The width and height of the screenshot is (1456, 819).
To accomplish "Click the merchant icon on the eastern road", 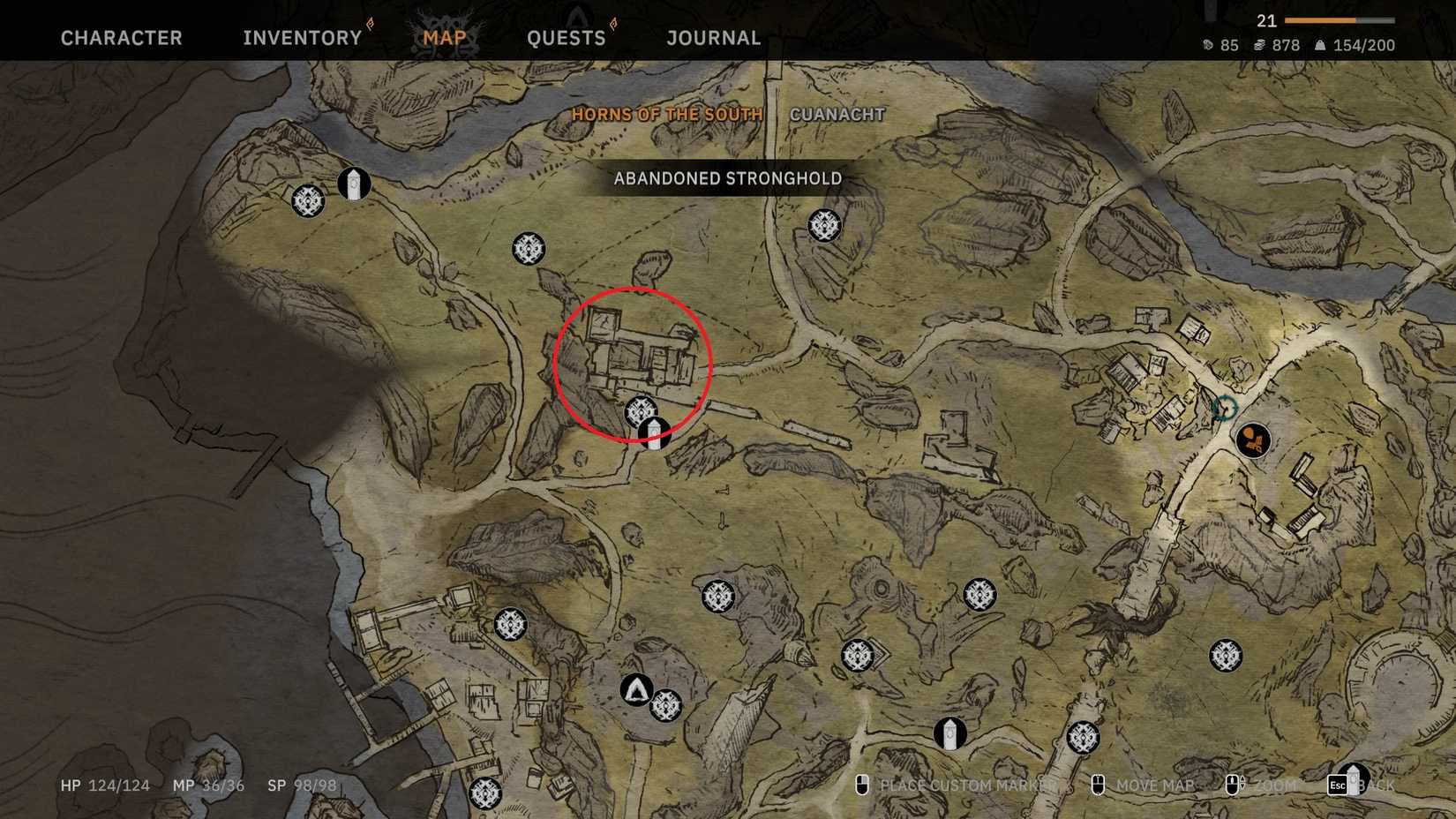I will pos(1254,440).
